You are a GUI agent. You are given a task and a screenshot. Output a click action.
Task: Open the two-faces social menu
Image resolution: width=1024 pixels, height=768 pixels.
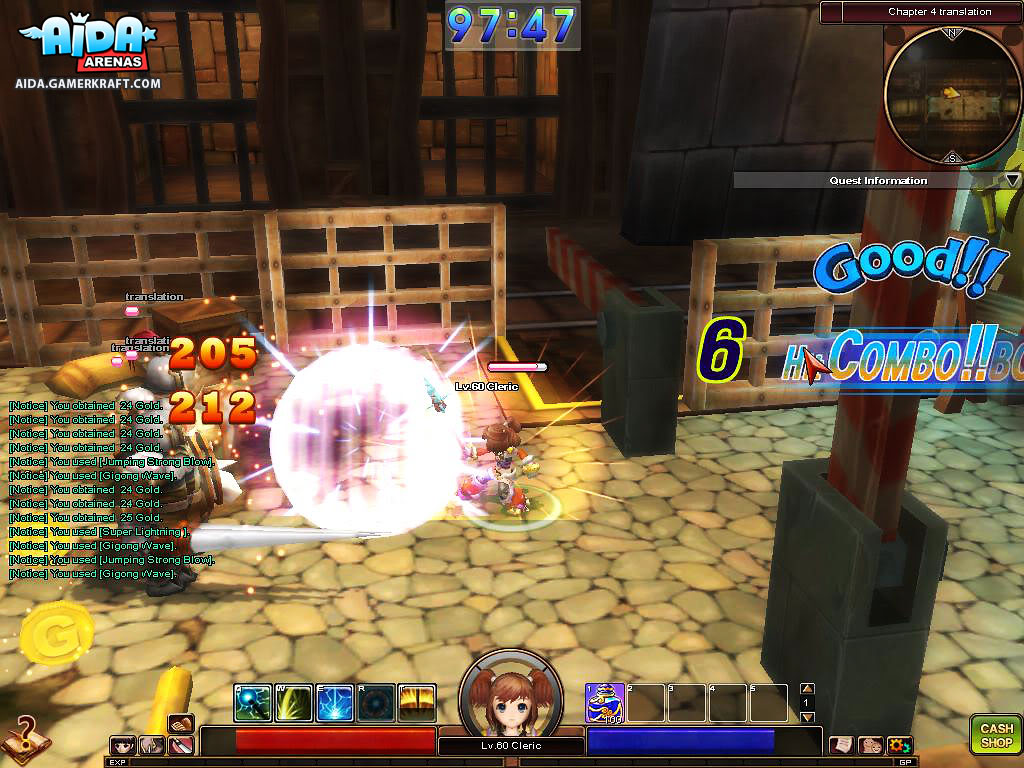click(x=870, y=745)
